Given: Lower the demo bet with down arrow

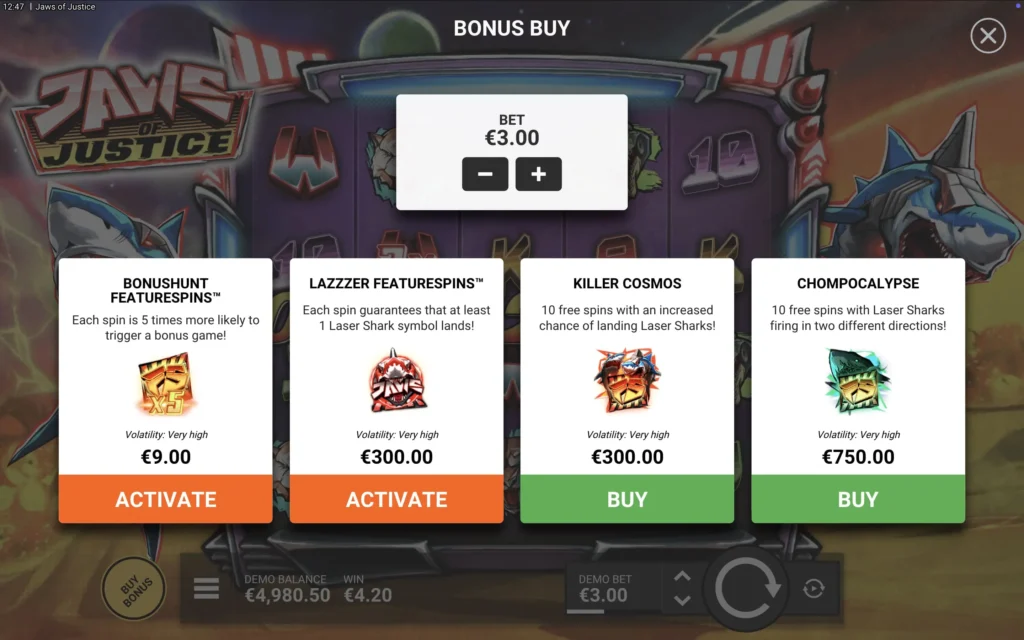Looking at the screenshot, I should coord(682,600).
